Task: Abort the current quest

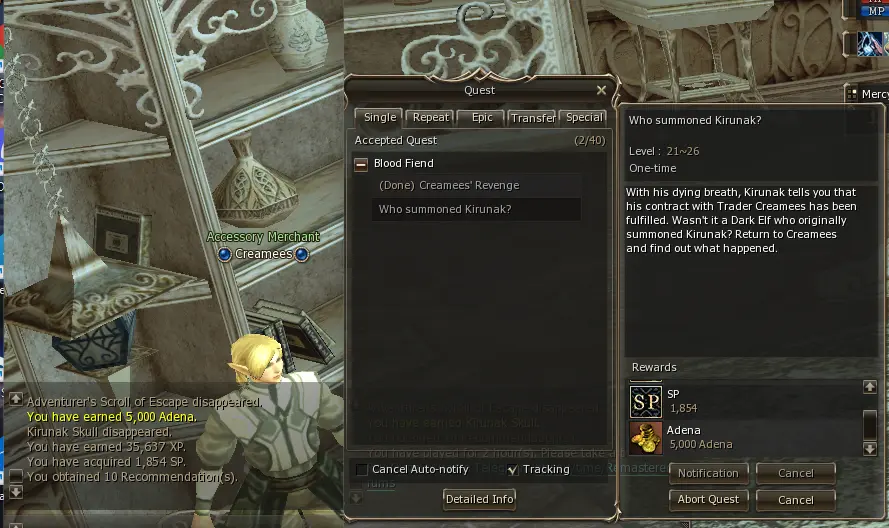Action: click(x=708, y=499)
